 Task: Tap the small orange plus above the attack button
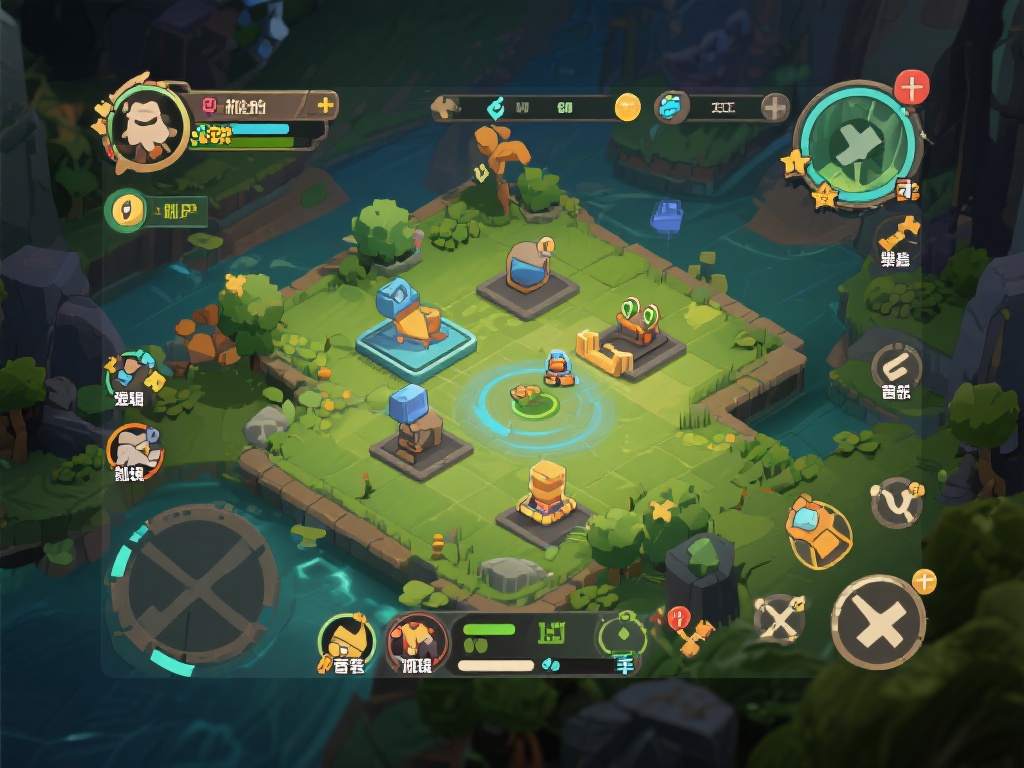(x=924, y=581)
